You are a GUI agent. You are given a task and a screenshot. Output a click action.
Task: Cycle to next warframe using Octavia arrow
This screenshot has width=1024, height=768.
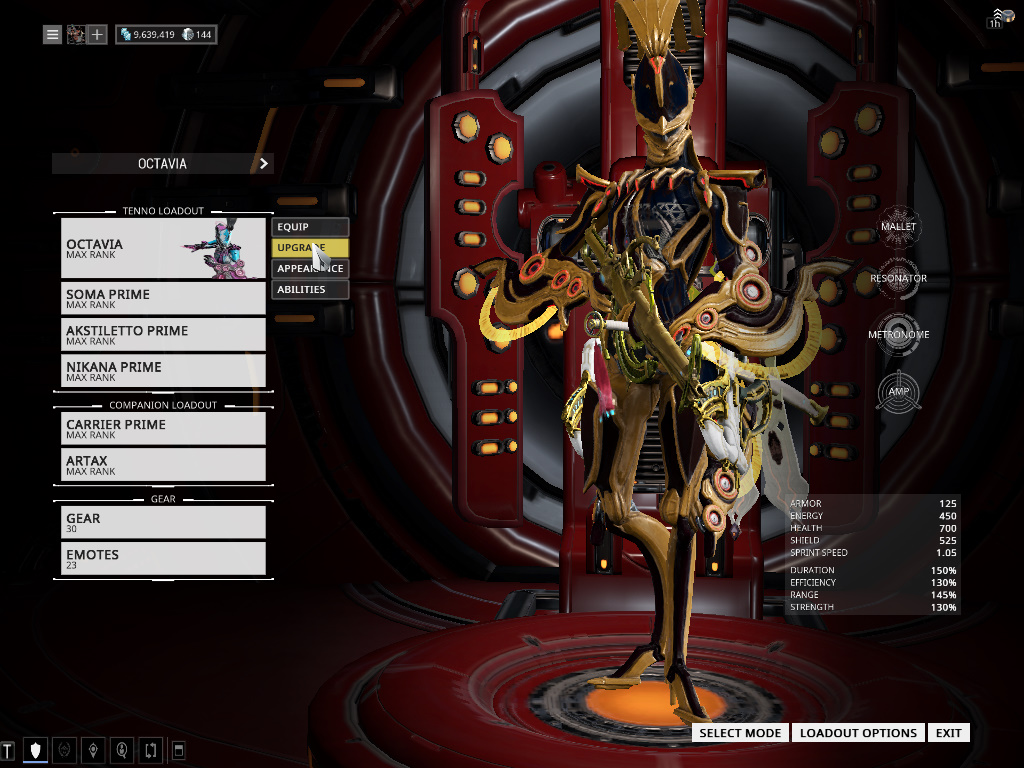coord(264,163)
